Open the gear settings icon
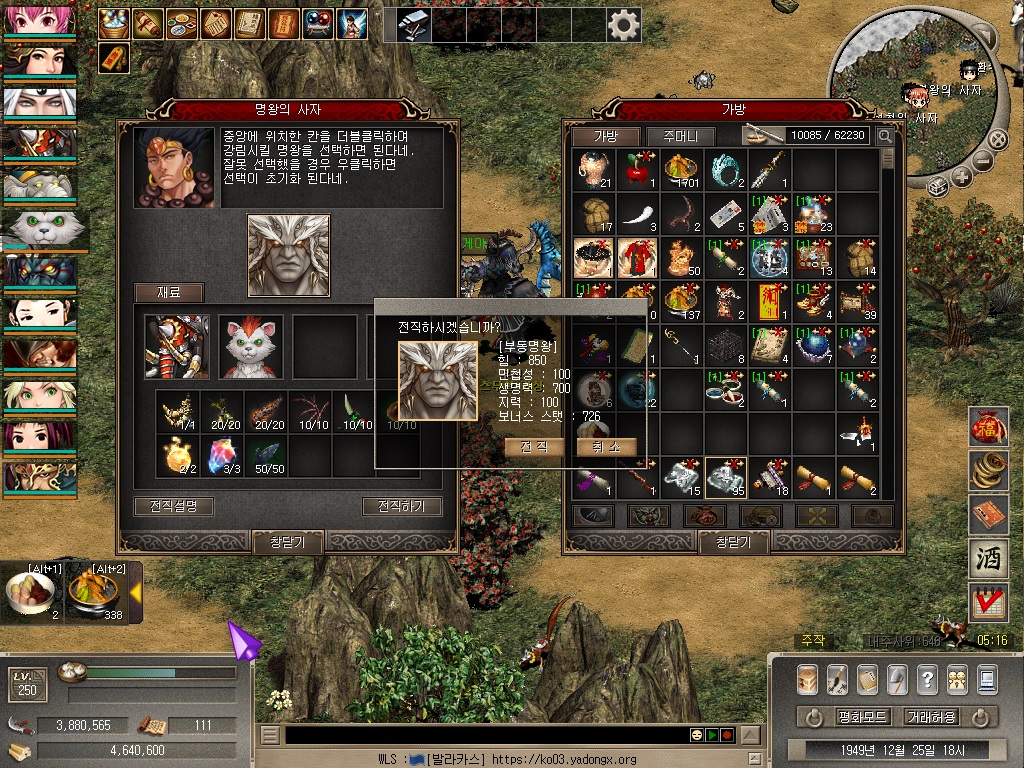The height and width of the screenshot is (768, 1024). coord(624,25)
